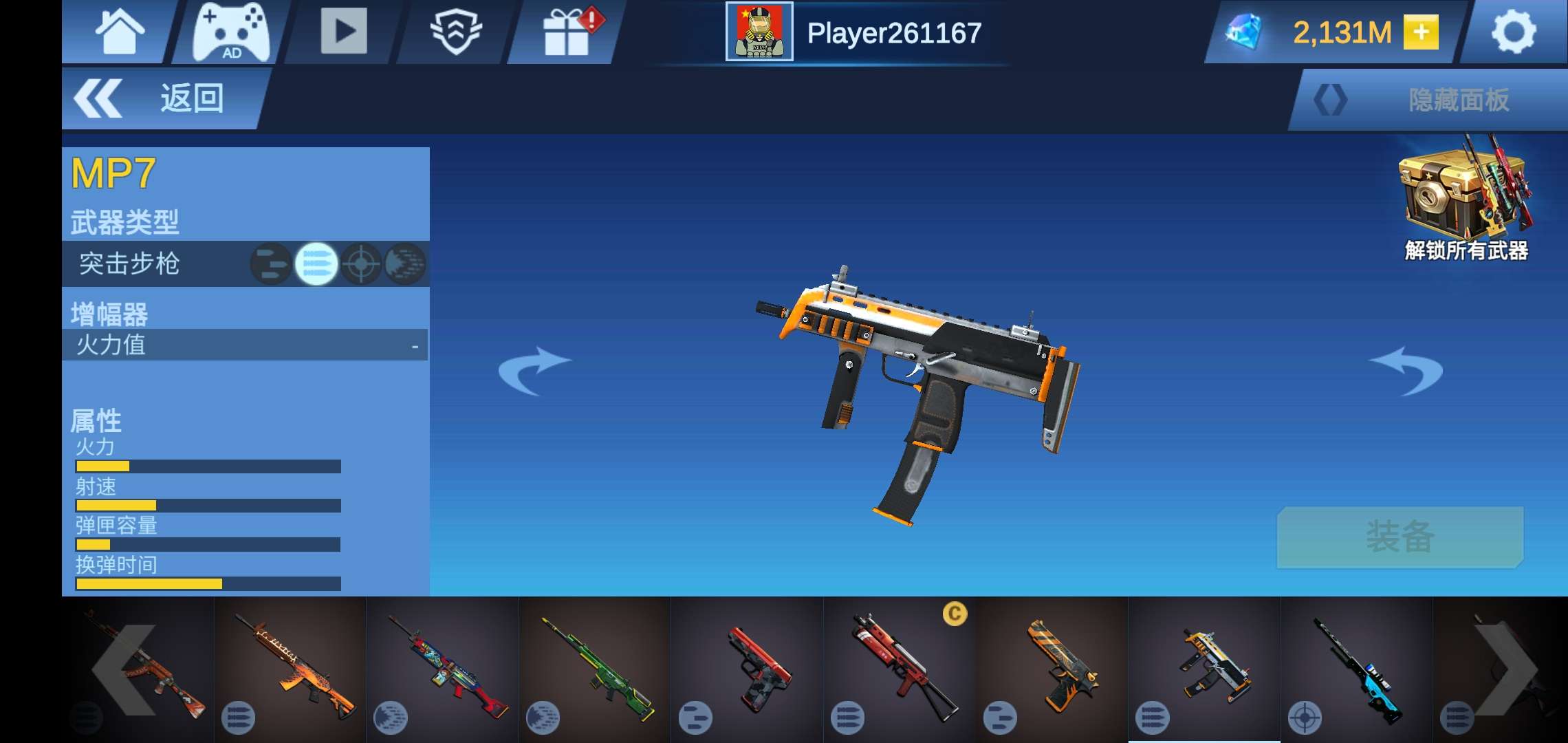Open the video play tab
Screen dimensions: 1568x743
pos(344,31)
